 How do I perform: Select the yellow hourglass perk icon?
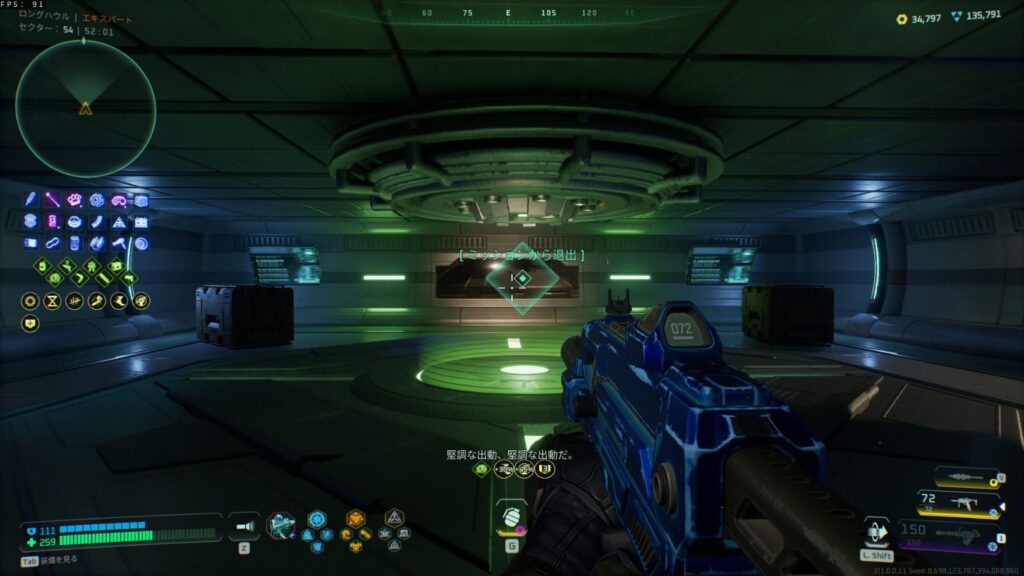50,301
